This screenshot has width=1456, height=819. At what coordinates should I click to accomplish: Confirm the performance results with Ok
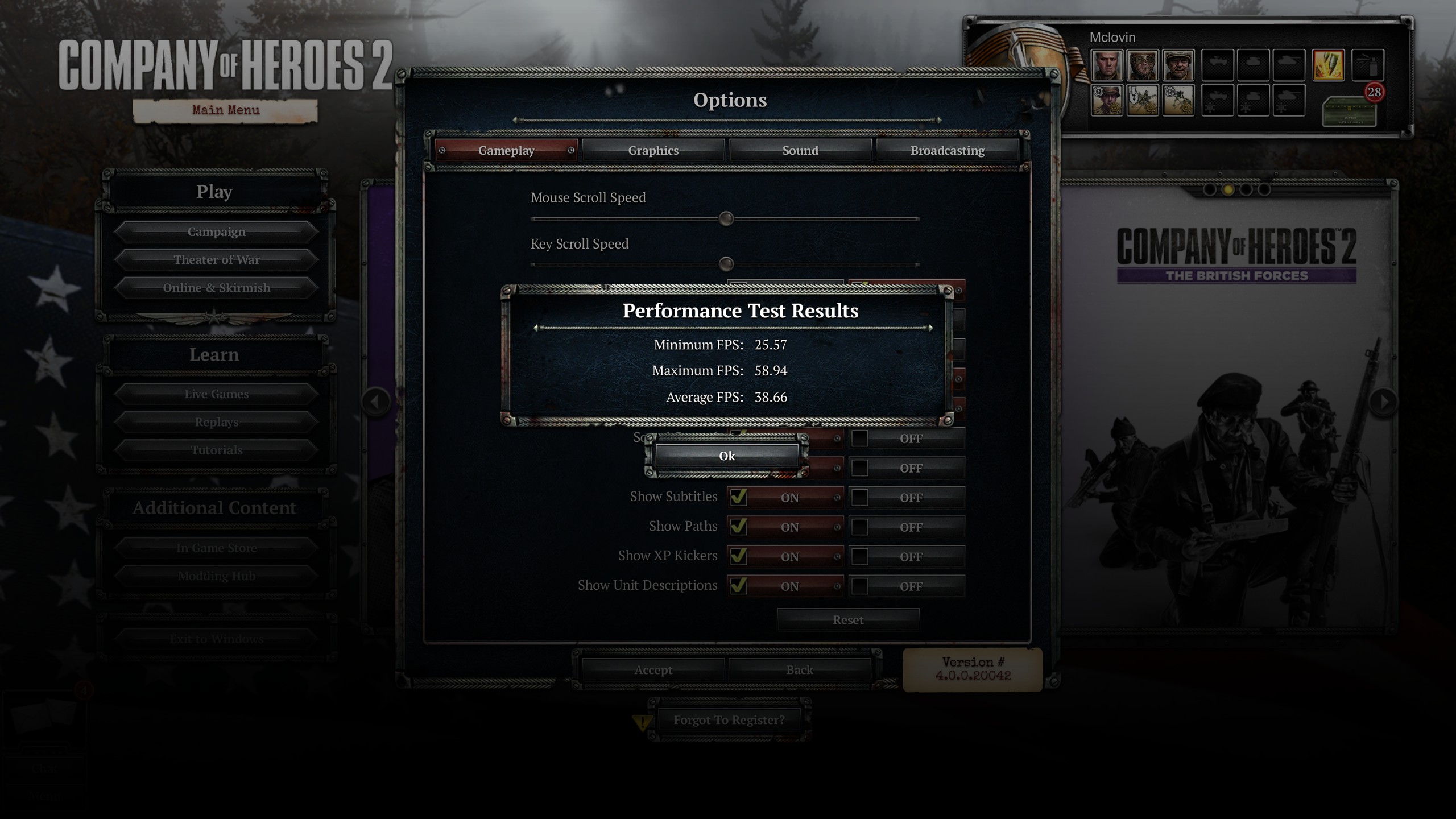pos(727,456)
